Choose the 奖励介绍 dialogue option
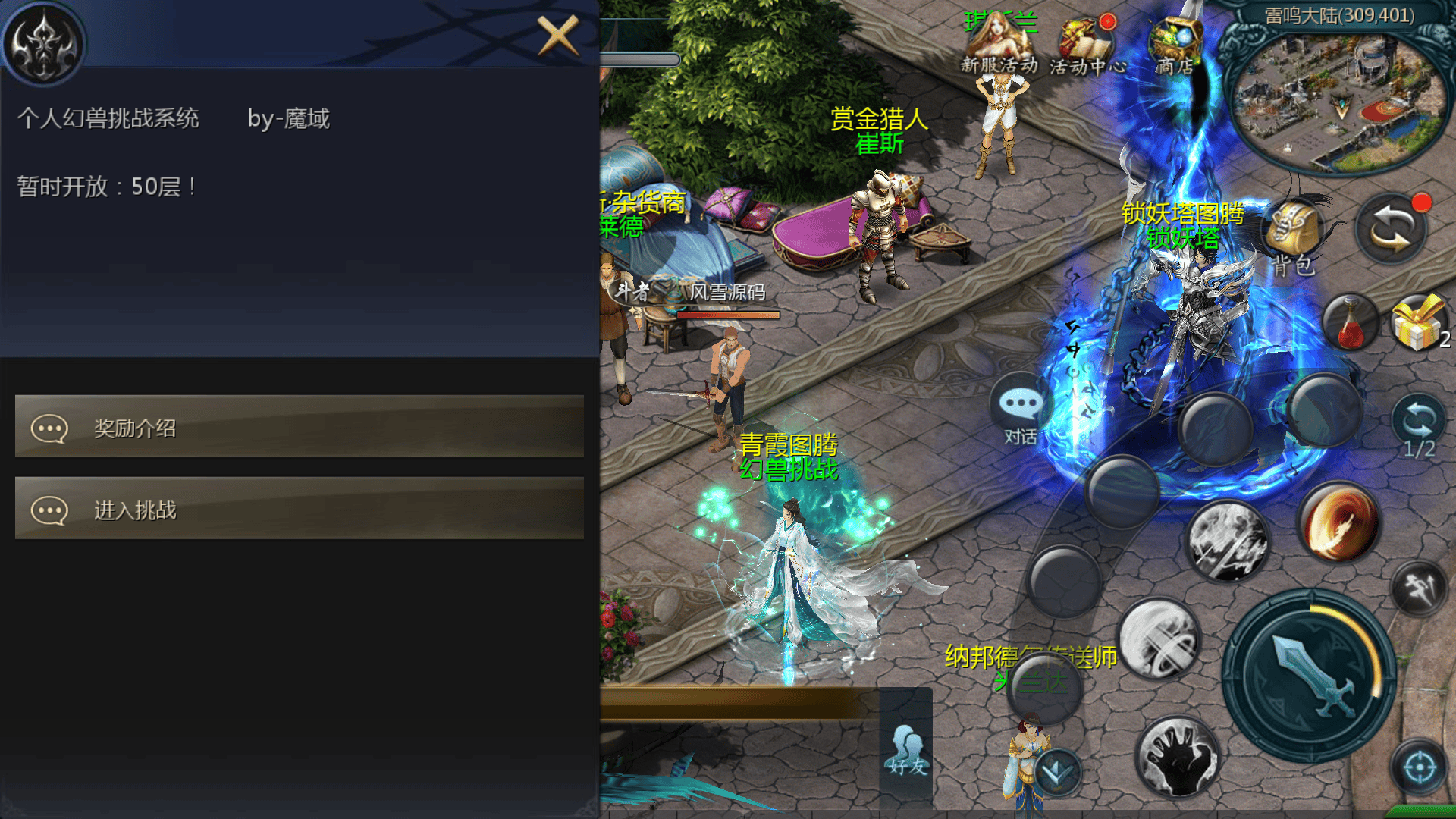Image resolution: width=1456 pixels, height=819 pixels. (300, 427)
